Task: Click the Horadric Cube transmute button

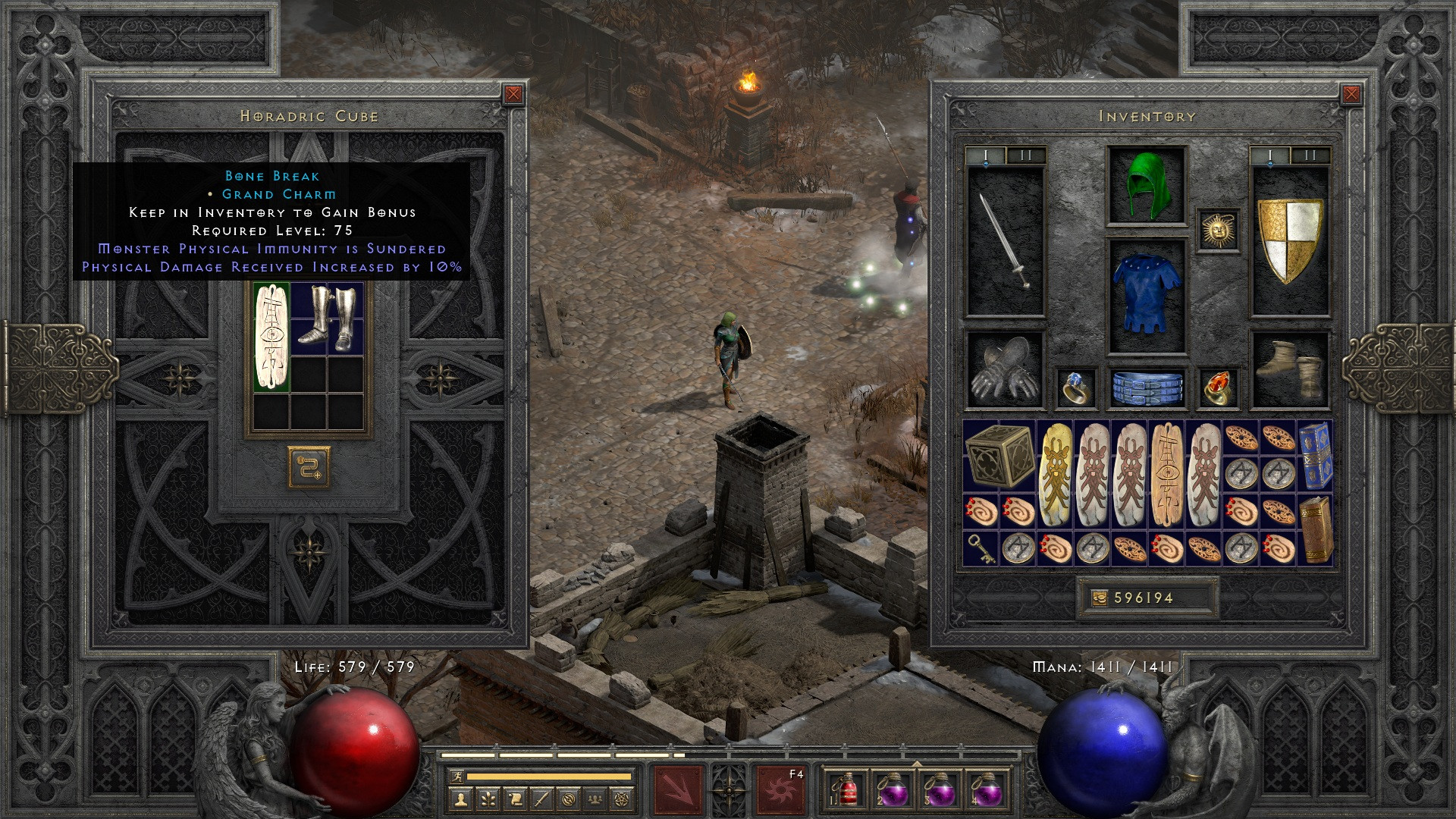Action: (309, 466)
